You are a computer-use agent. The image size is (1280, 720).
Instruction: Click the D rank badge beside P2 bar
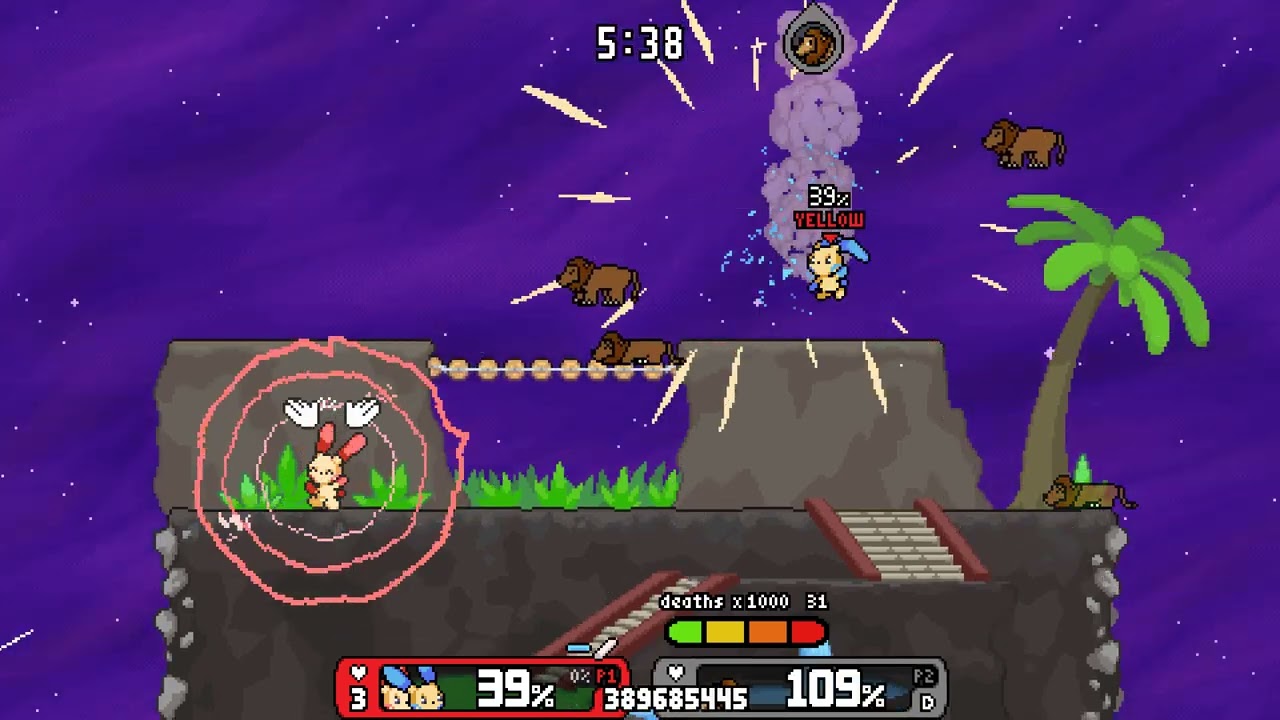(x=926, y=704)
